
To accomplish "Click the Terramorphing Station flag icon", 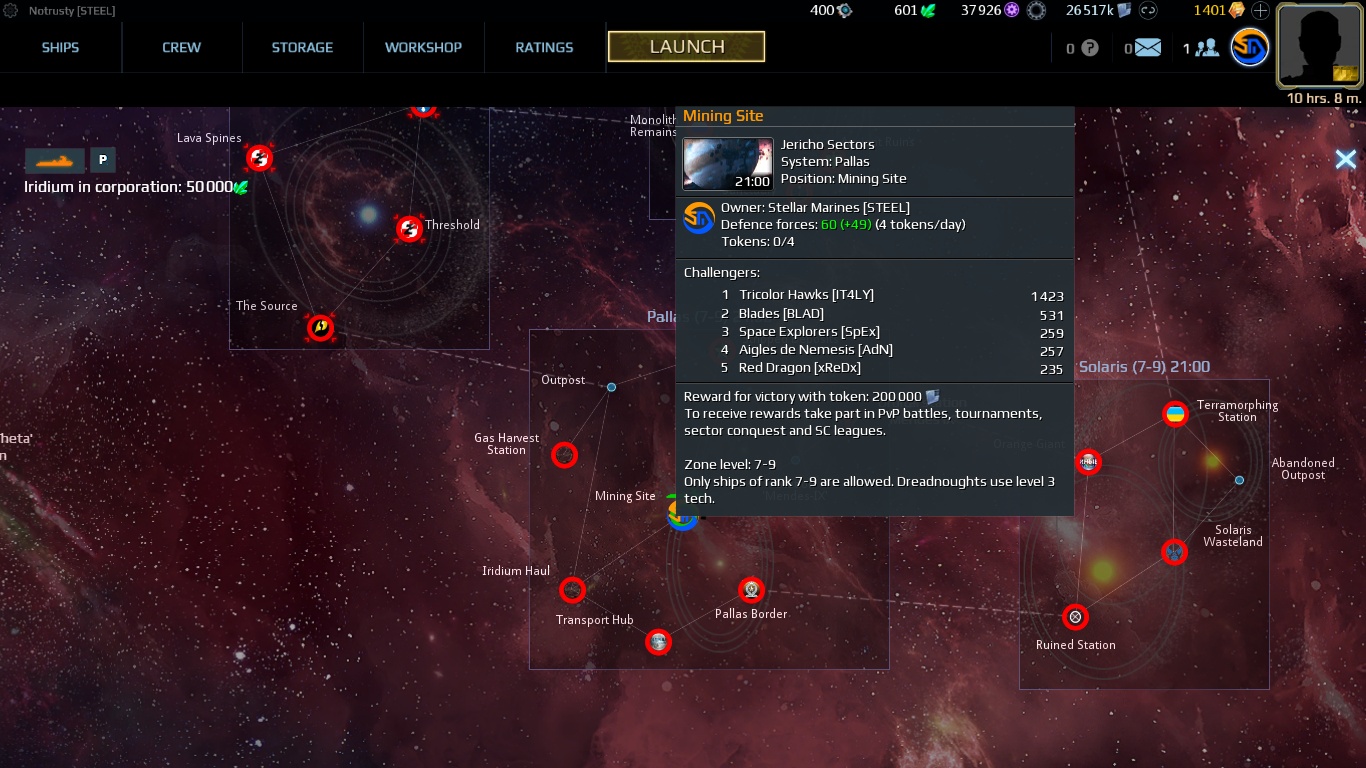I will click(x=1176, y=414).
